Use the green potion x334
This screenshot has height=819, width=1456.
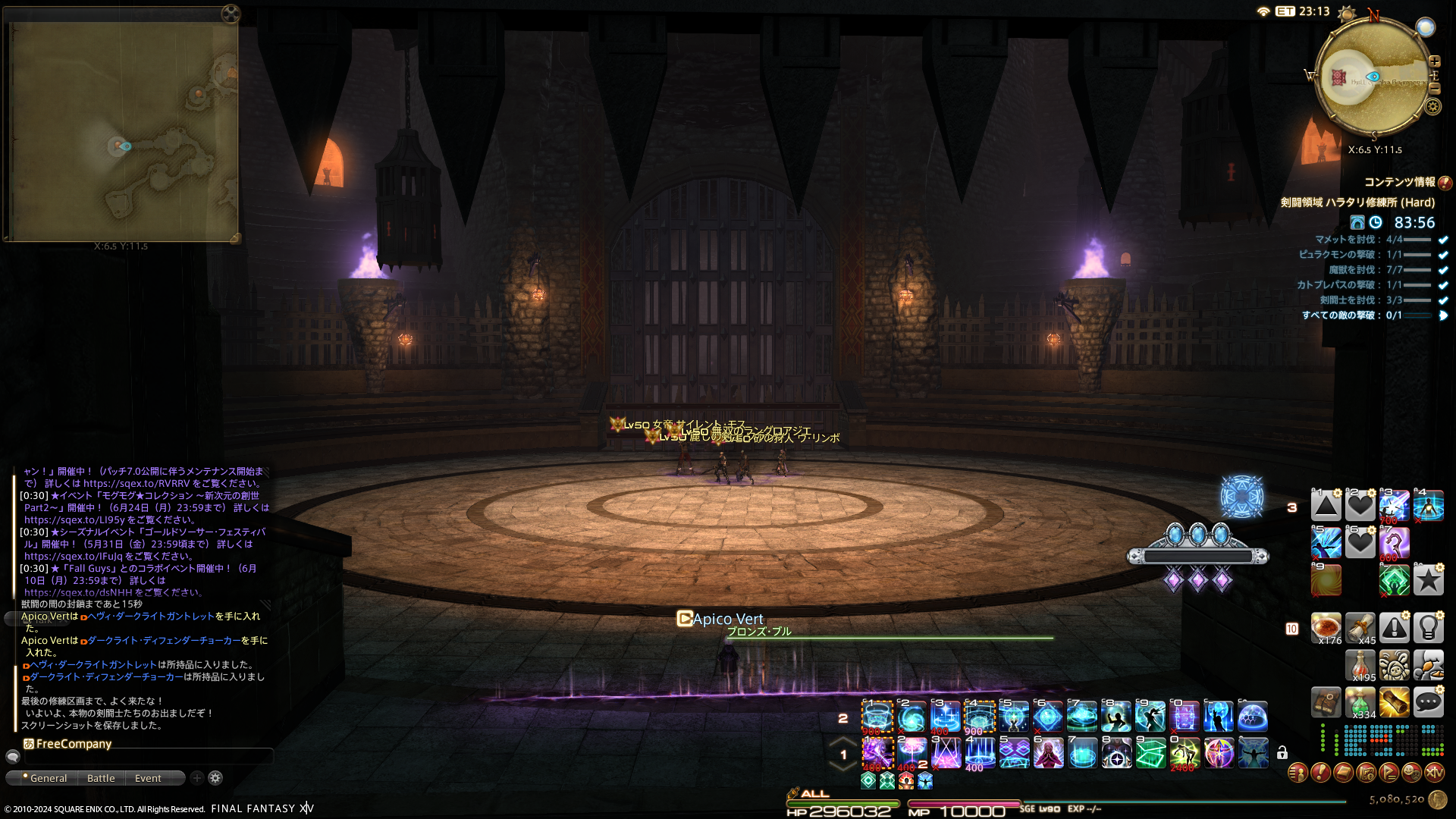pos(1360,702)
